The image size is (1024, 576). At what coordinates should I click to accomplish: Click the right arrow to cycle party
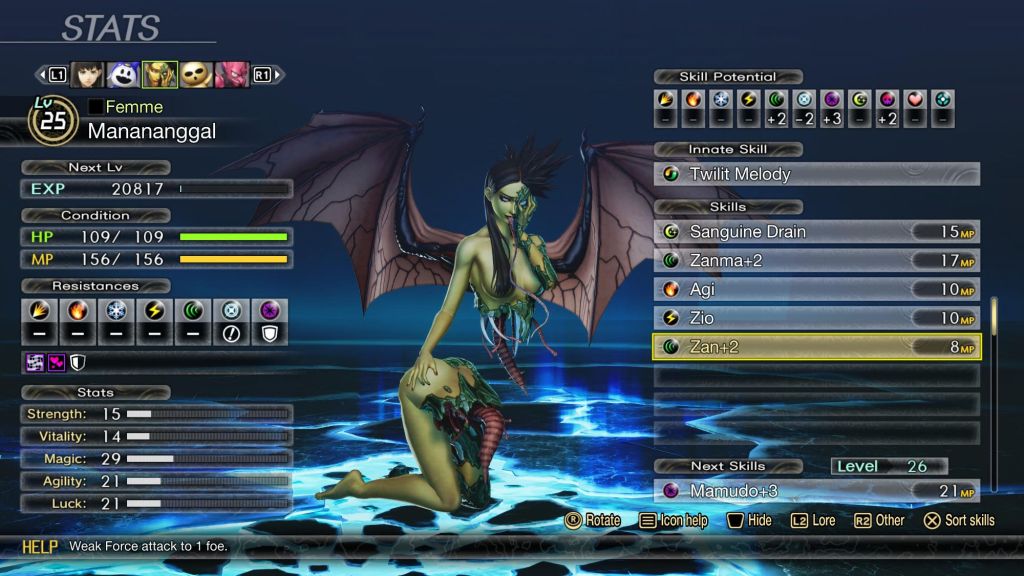(278, 75)
